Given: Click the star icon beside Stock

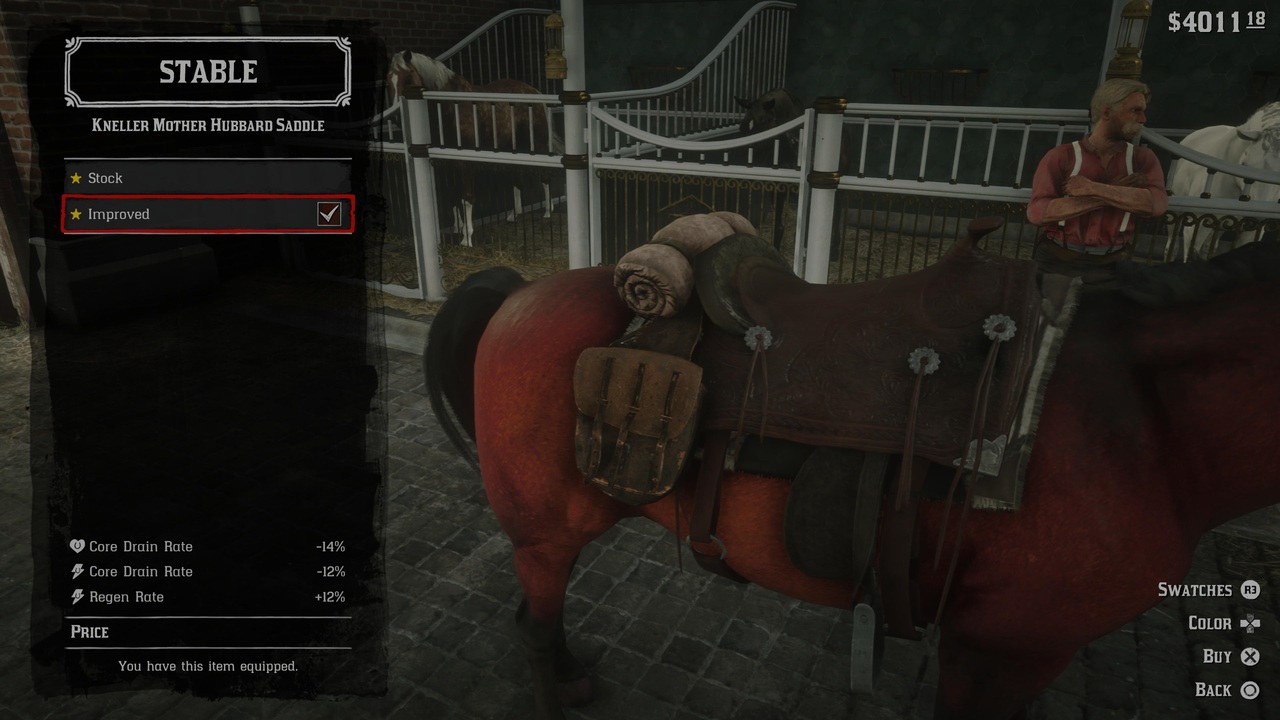Looking at the screenshot, I should (x=78, y=178).
